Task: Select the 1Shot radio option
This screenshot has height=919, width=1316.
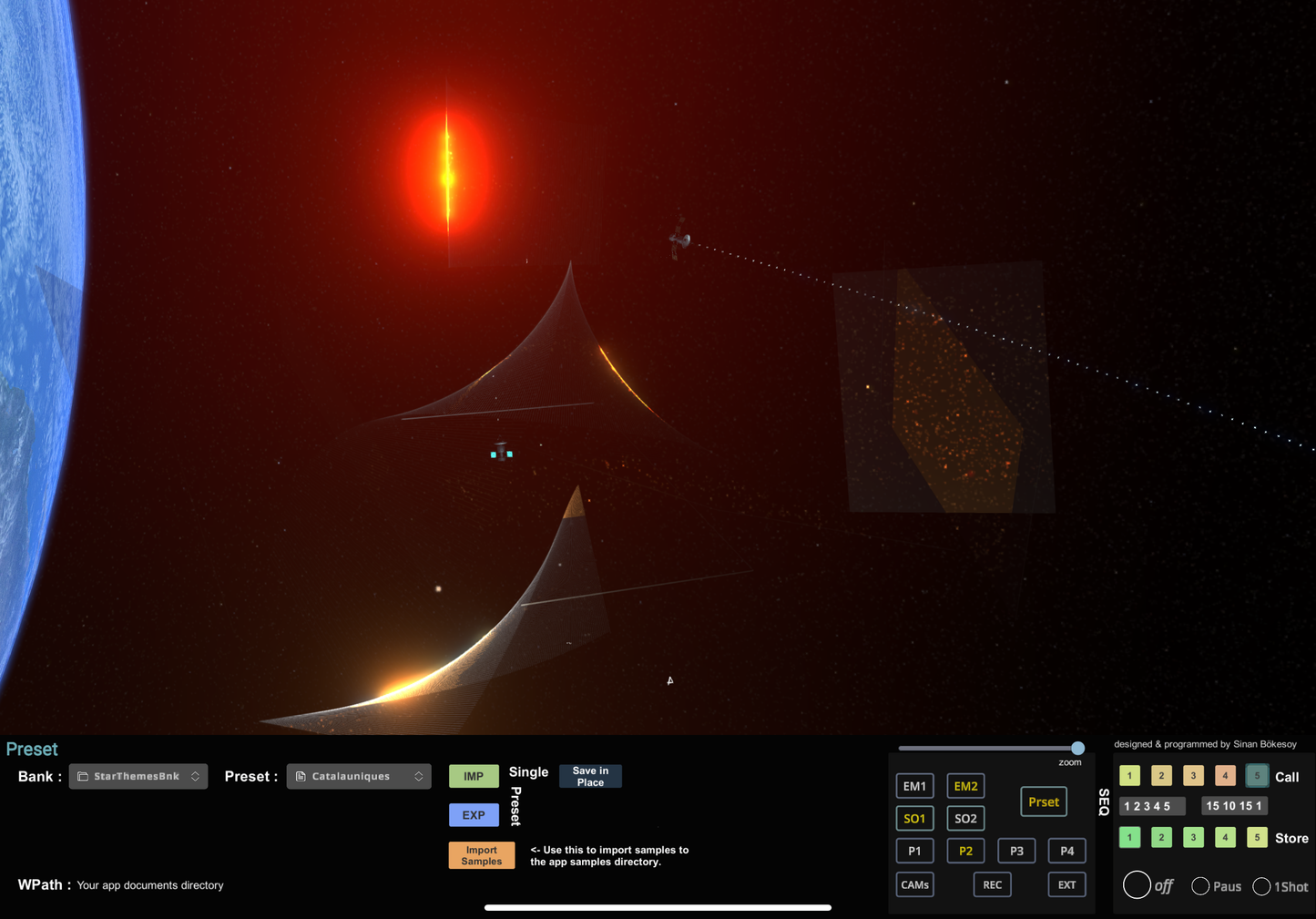Action: (1261, 886)
